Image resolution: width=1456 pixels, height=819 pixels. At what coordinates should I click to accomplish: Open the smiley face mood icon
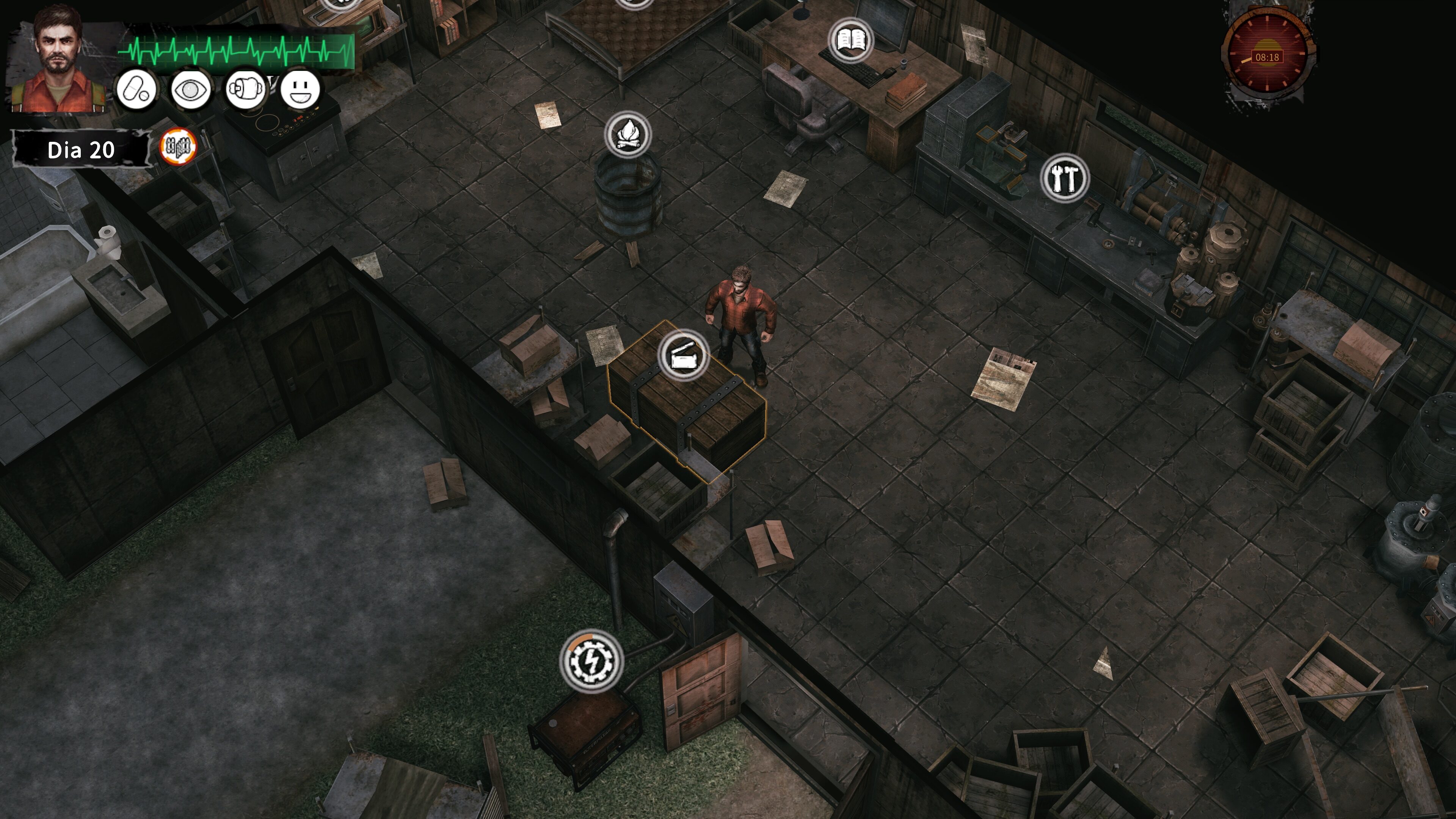300,89
